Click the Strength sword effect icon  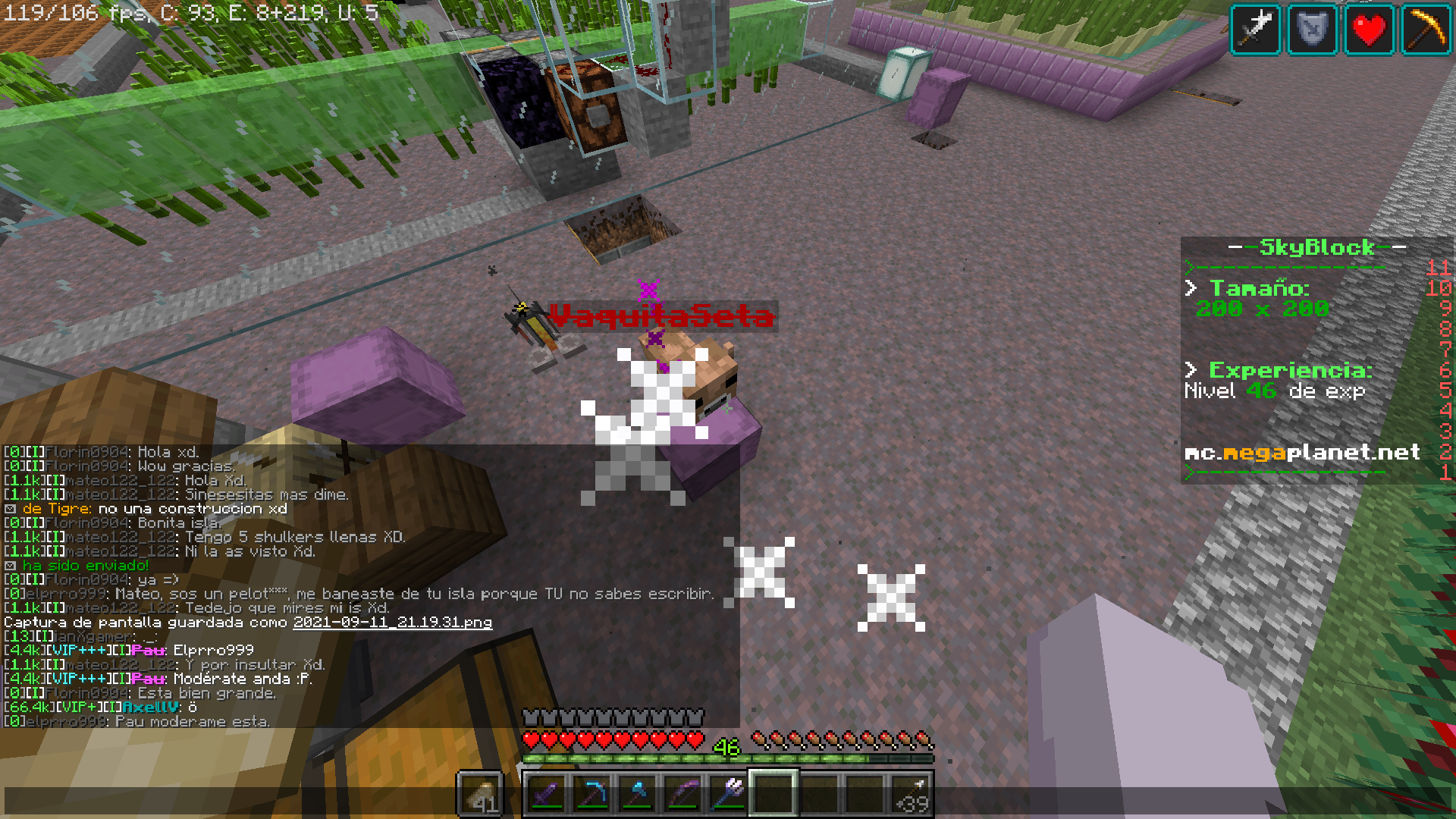coord(1256,30)
